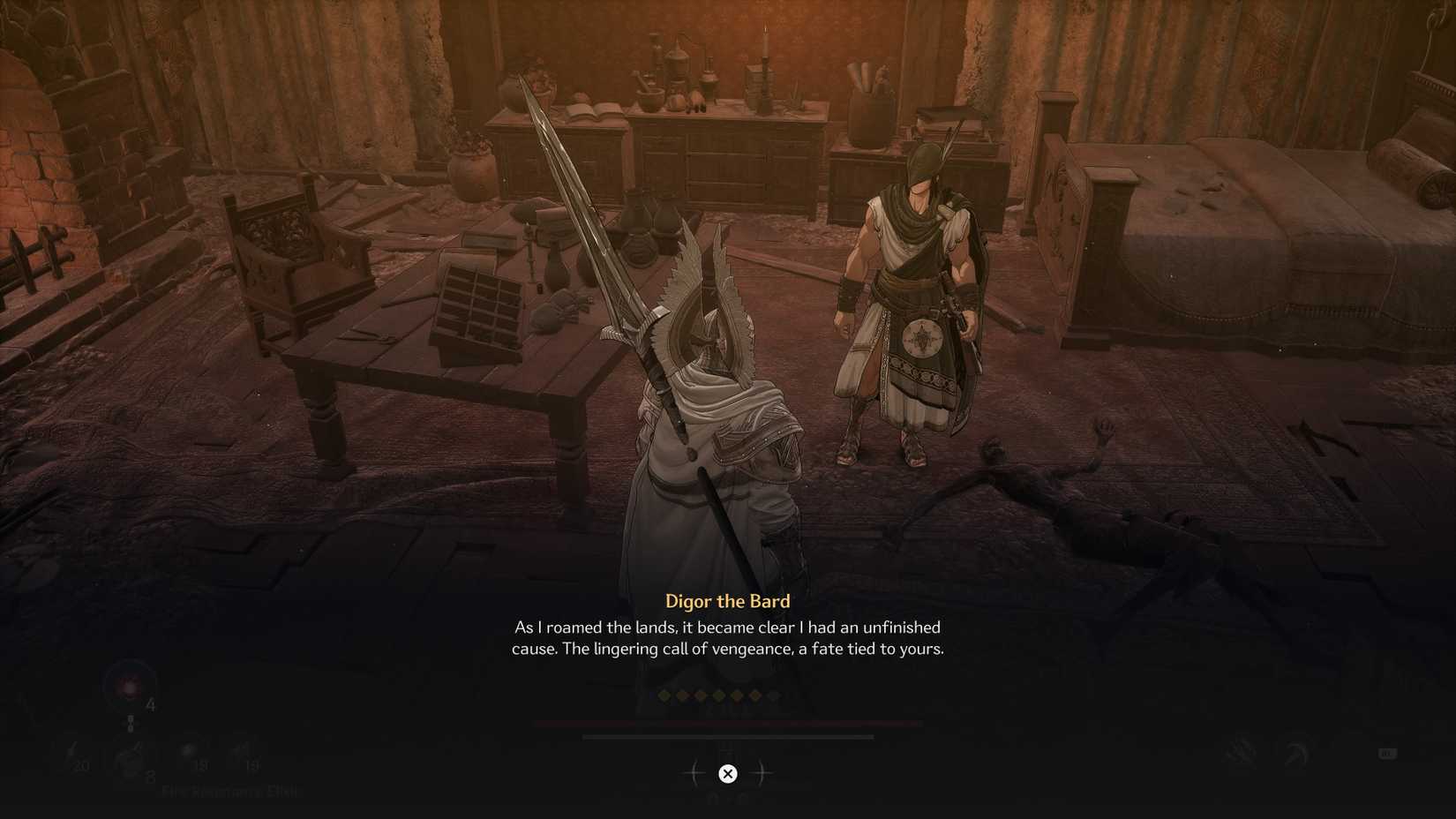The height and width of the screenshot is (819, 1456).
Task: Click the d-pad indicator below the health orb
Action: pos(130,722)
